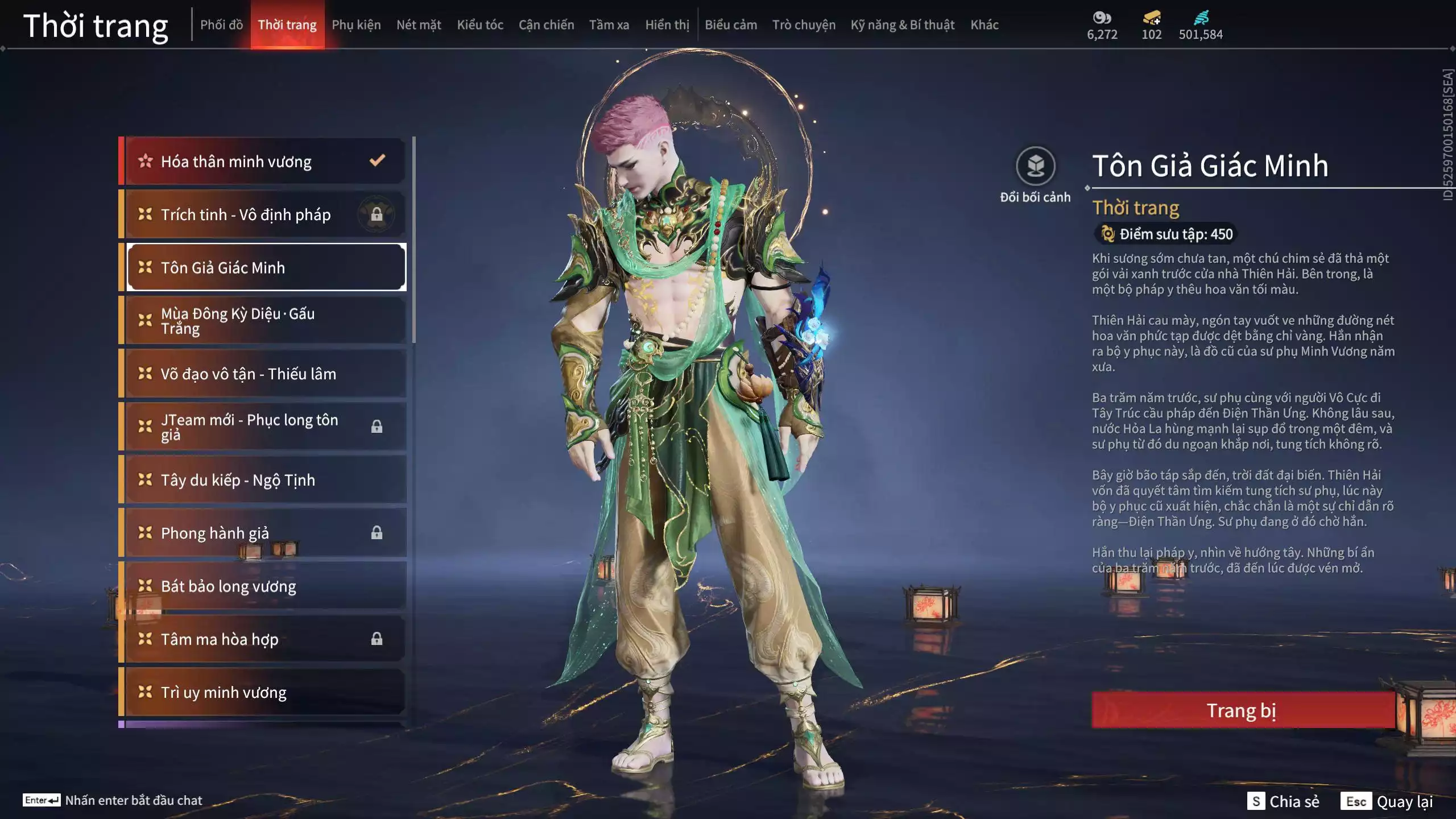Image resolution: width=1456 pixels, height=819 pixels.
Task: Go back with Quay lại
Action: (1387, 801)
